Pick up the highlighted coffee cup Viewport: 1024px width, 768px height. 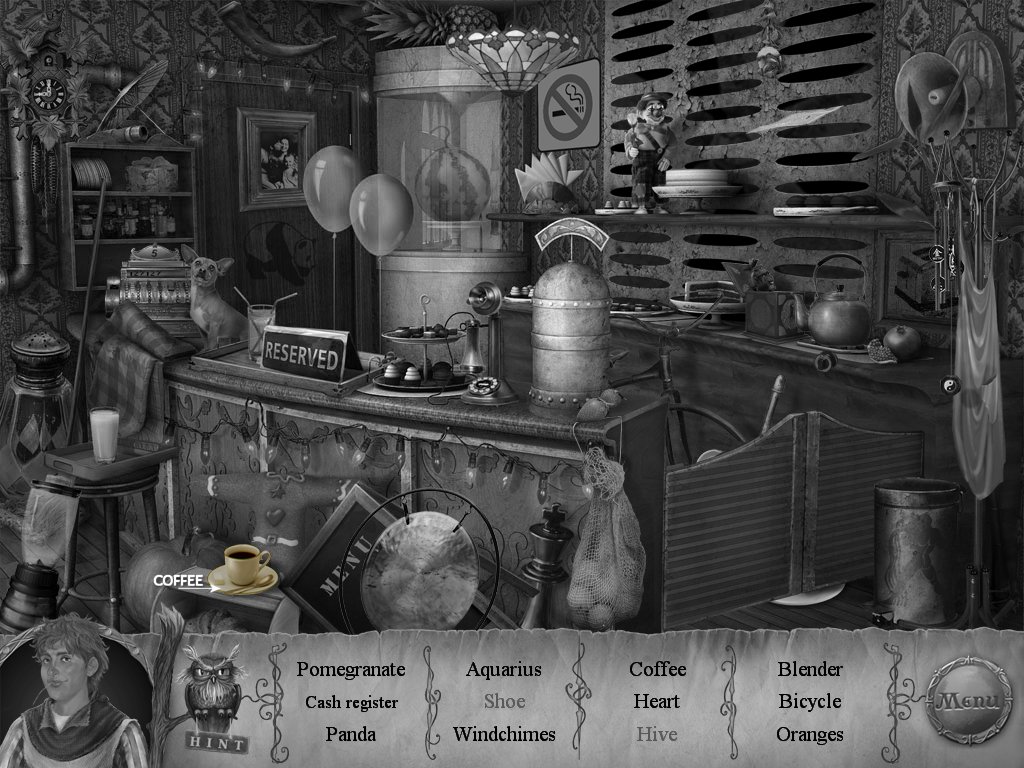tap(245, 567)
